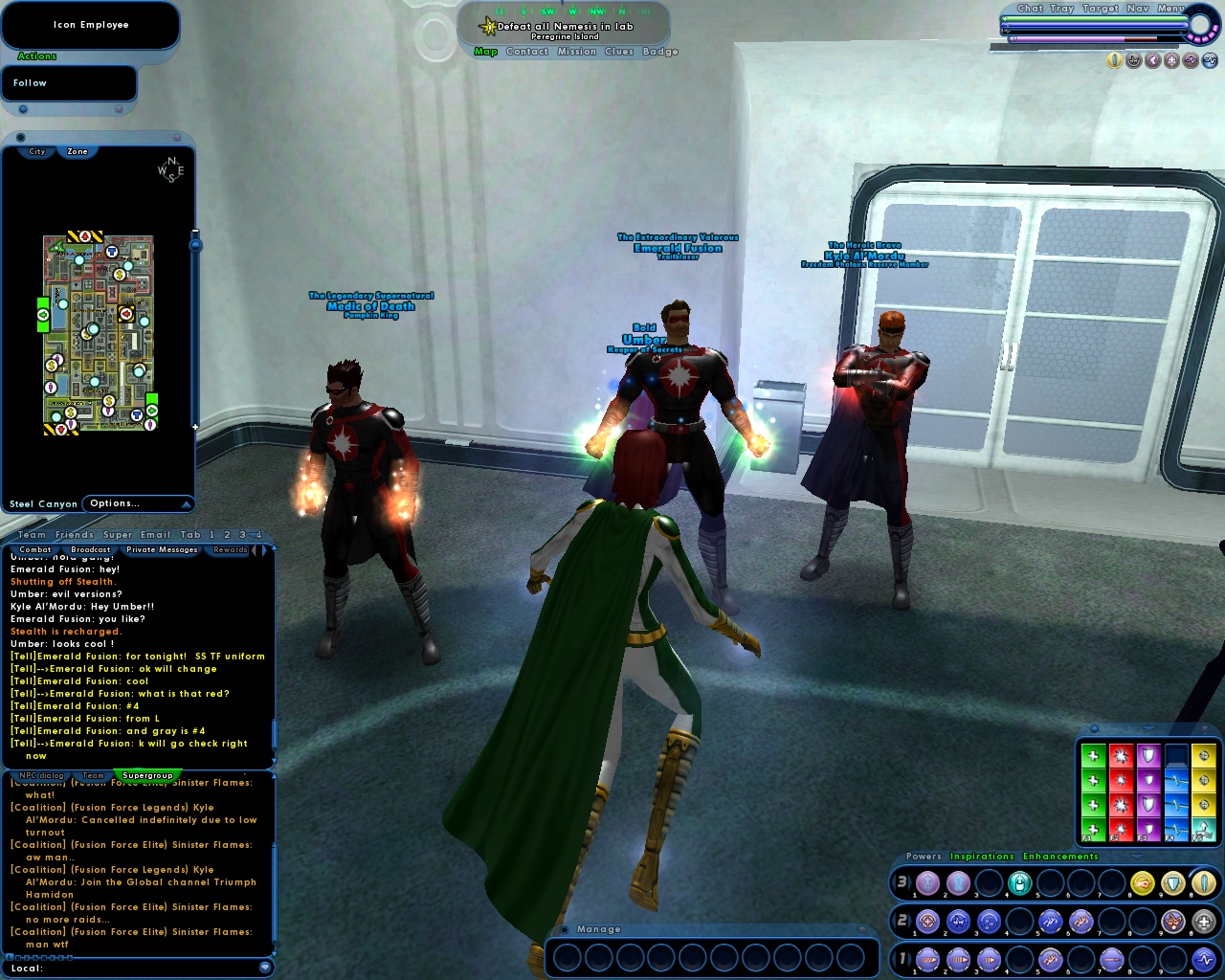
Task: Activate the power in slot 1 of tray 1
Action: coord(926,958)
